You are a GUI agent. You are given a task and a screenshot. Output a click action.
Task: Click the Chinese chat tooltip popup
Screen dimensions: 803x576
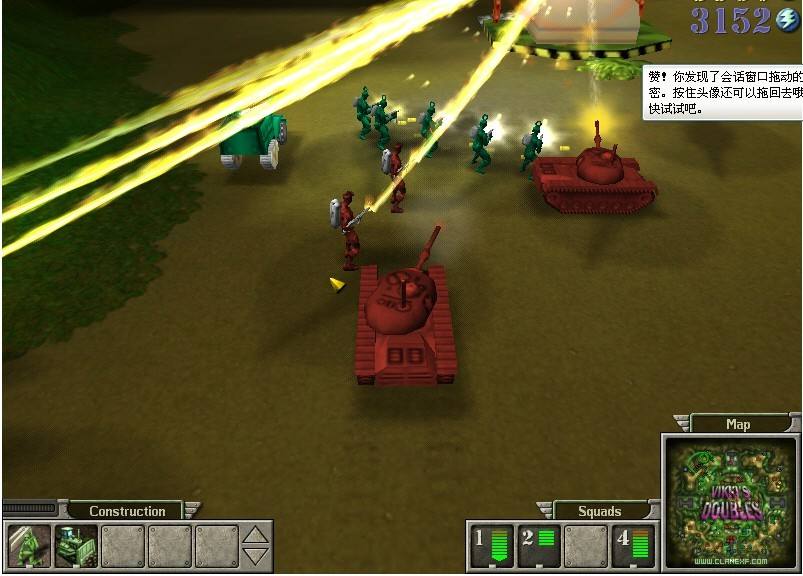tap(722, 92)
